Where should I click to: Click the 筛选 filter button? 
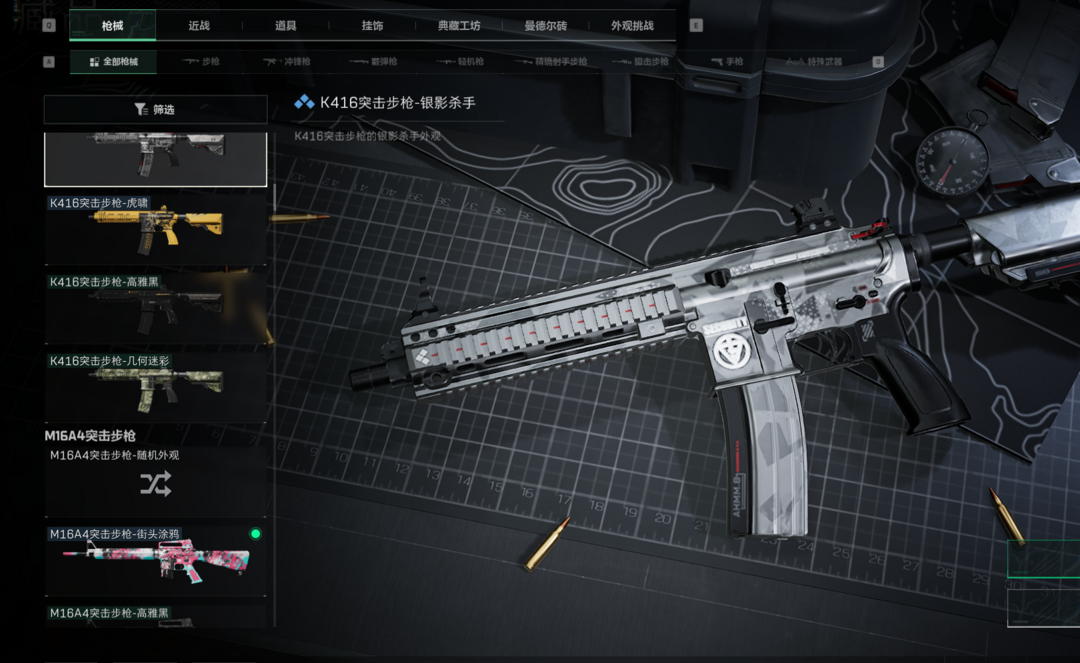(x=155, y=109)
